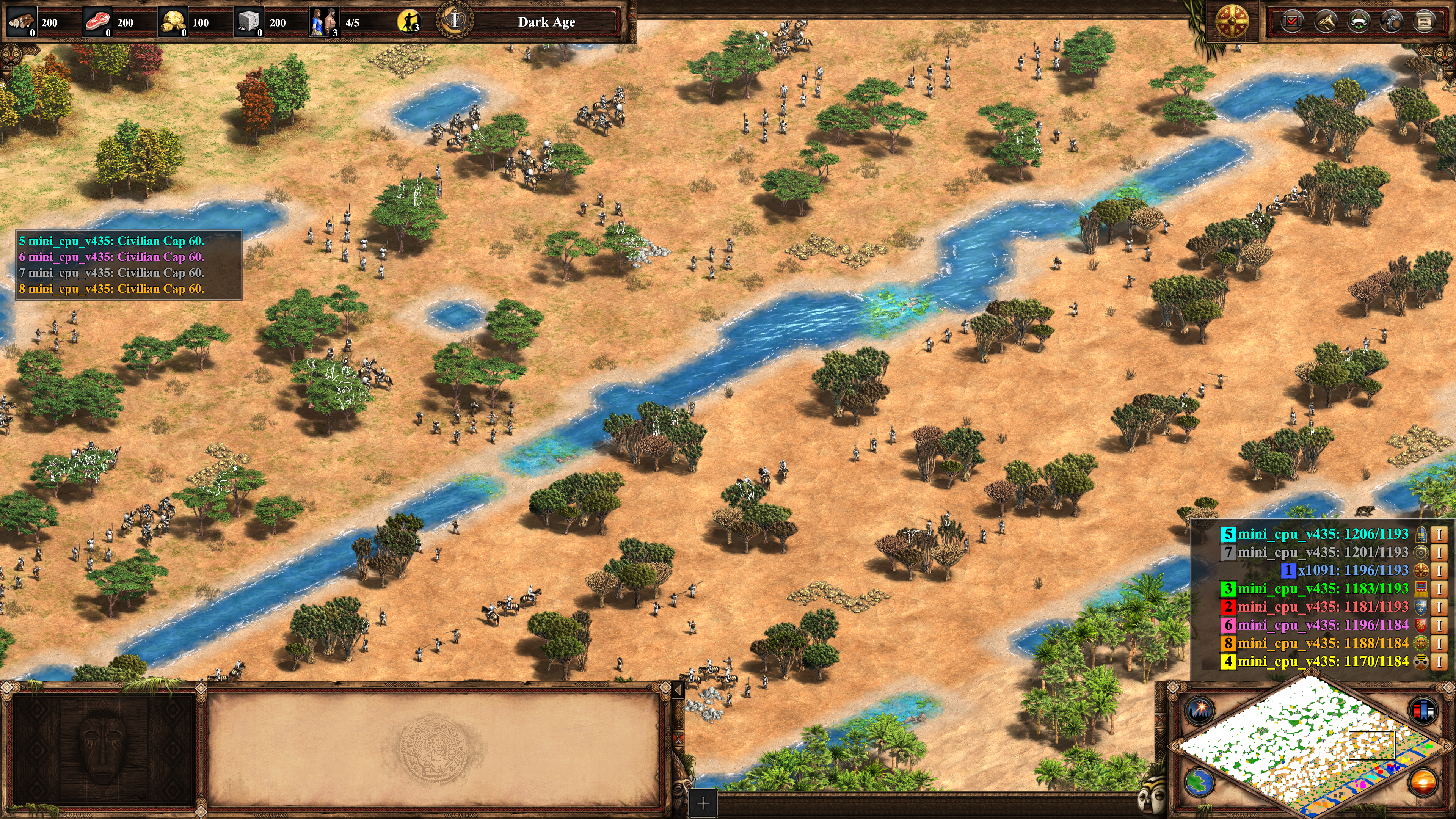Click the food resource icon
Screen dimensions: 1456x819
[97, 23]
